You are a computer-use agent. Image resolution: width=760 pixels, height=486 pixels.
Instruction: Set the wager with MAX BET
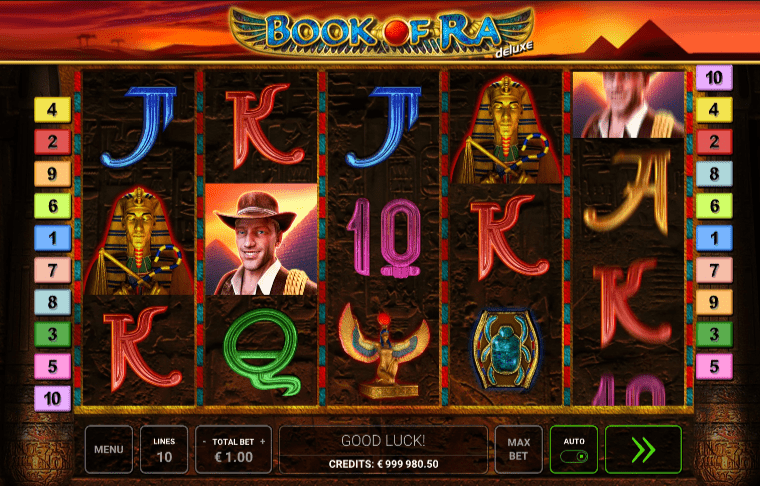[x=518, y=450]
